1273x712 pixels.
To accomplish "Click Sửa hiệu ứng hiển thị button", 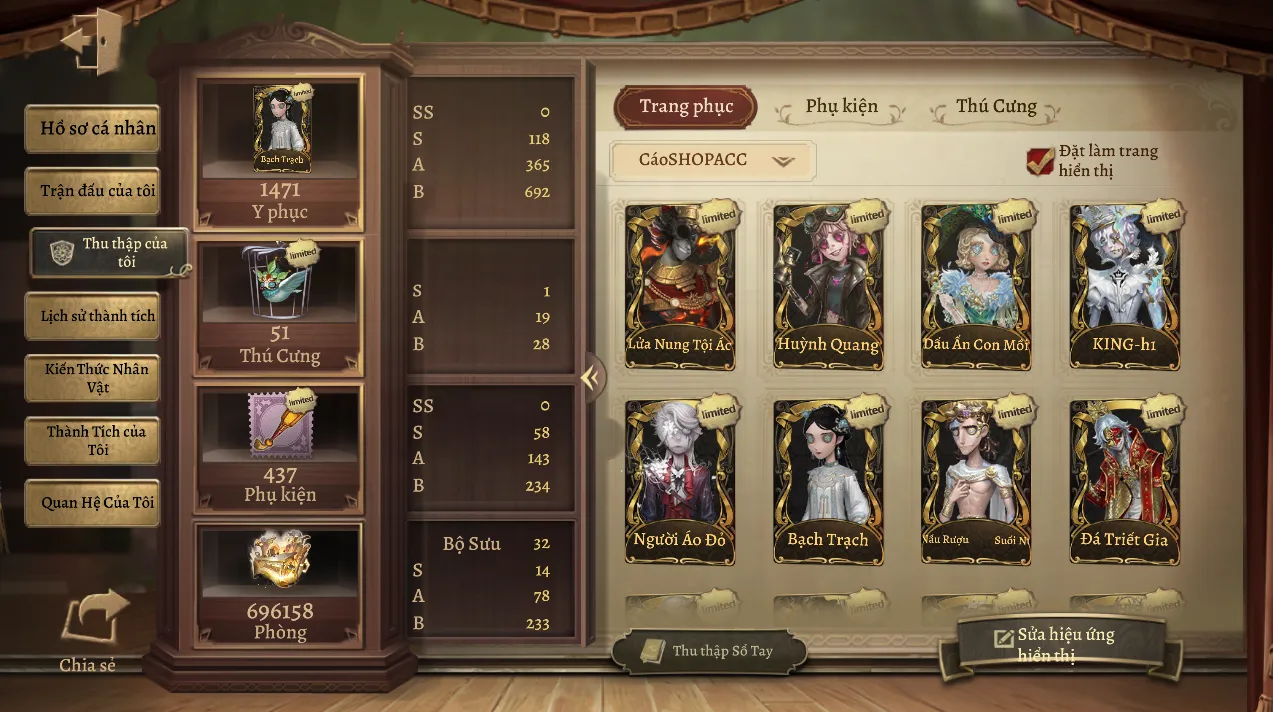I will point(1060,644).
